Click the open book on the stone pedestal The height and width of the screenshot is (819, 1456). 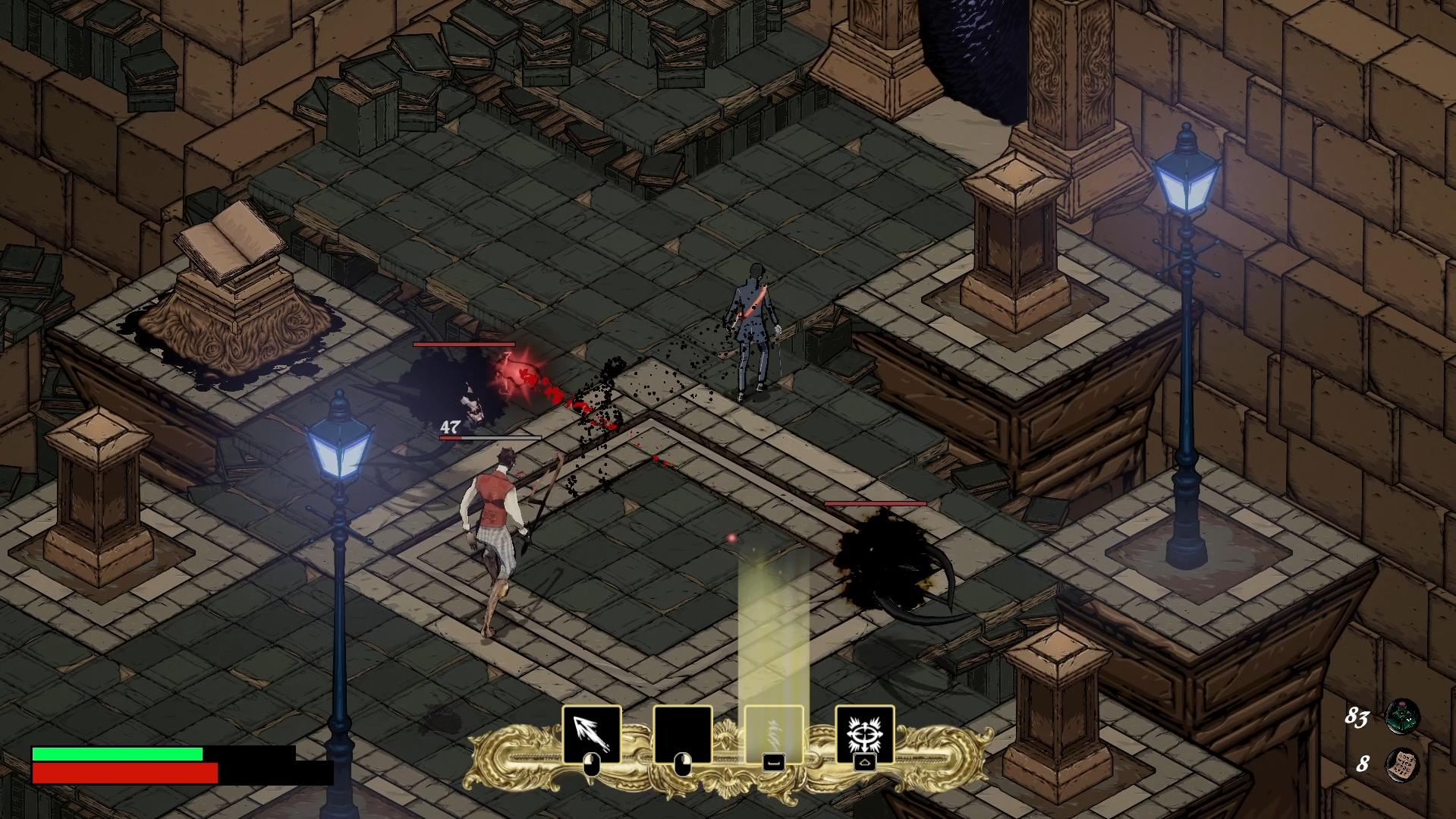click(x=231, y=242)
